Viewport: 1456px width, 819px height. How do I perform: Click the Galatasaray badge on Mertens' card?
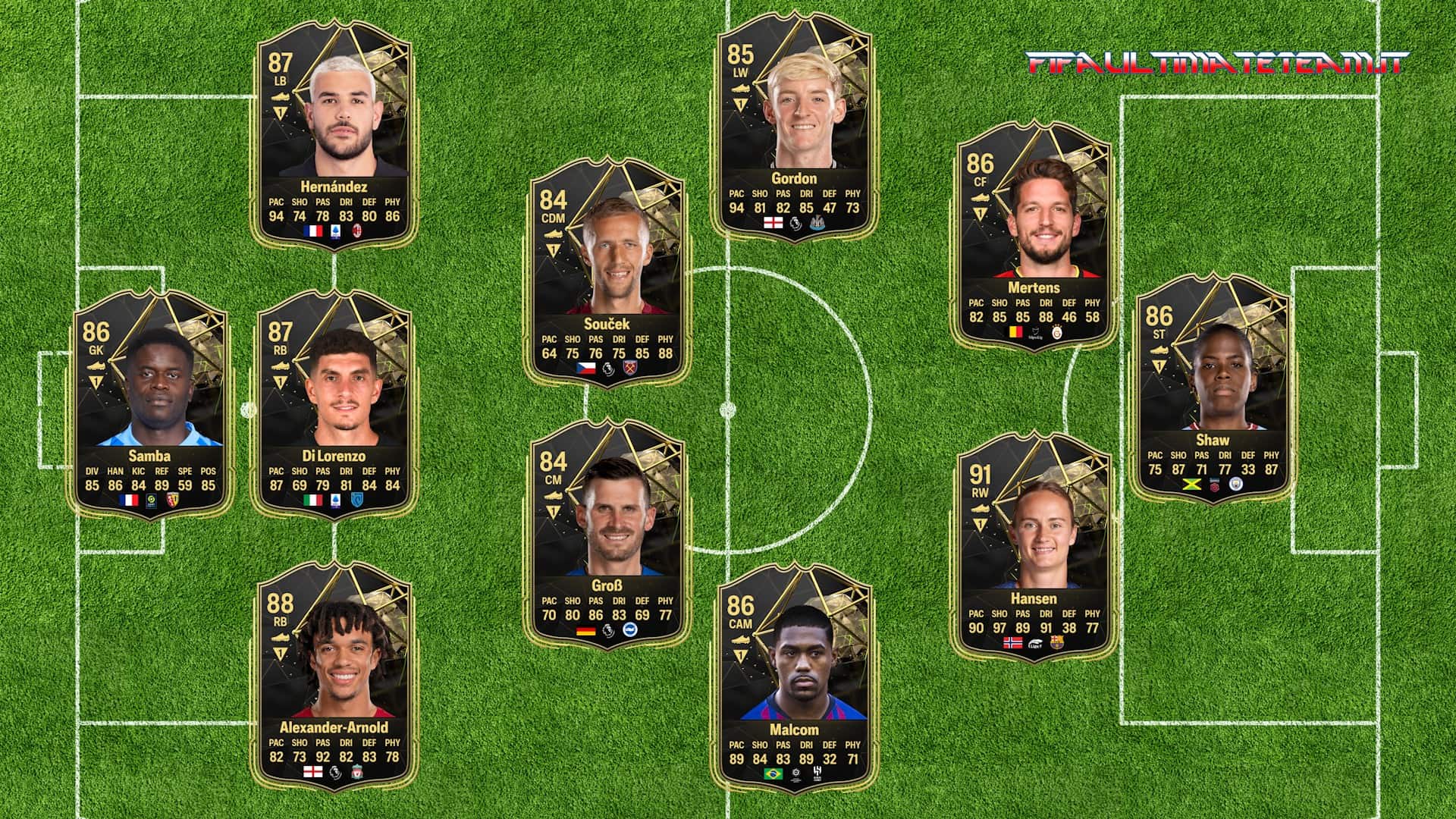(1057, 332)
